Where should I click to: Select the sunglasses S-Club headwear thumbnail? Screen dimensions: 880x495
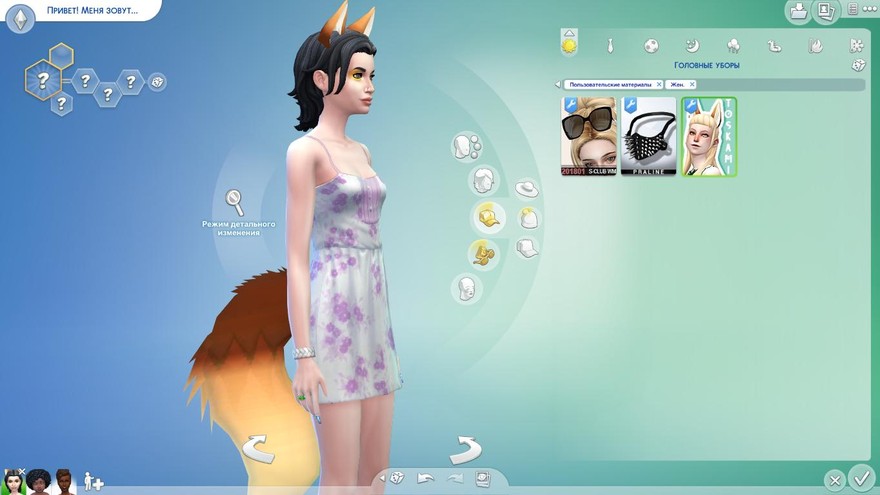[x=589, y=136]
